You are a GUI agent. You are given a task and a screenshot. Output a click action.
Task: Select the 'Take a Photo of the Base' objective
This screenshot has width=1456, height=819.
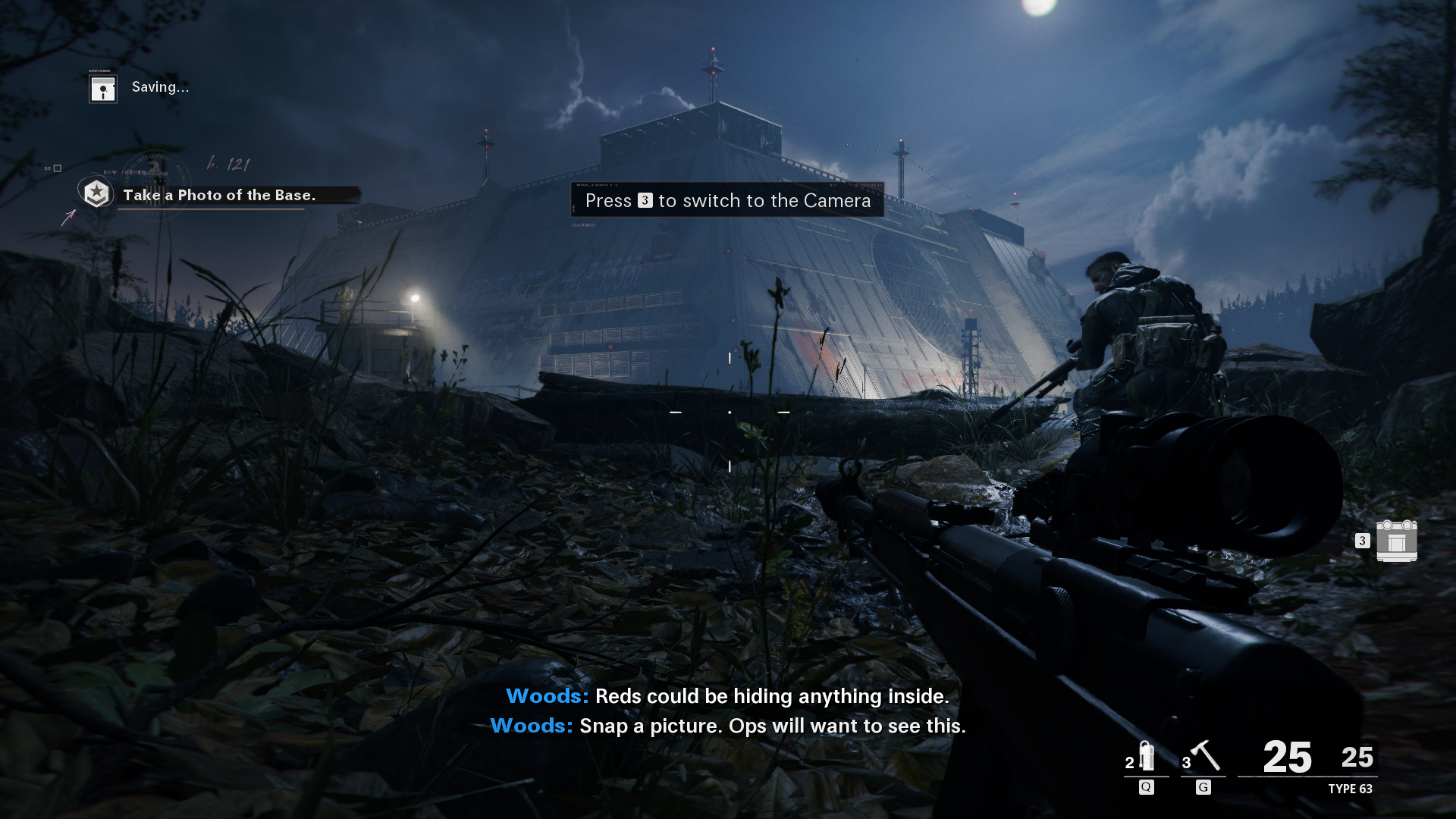coord(219,195)
